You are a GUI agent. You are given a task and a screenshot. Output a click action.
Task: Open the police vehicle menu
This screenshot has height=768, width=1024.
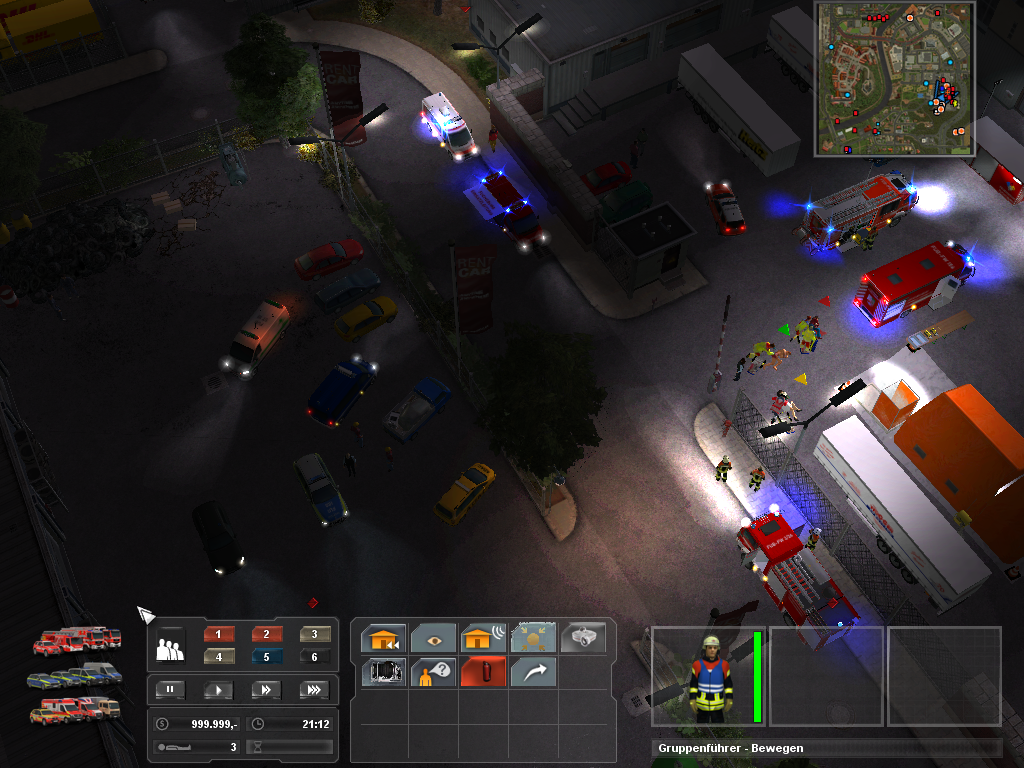[75, 675]
